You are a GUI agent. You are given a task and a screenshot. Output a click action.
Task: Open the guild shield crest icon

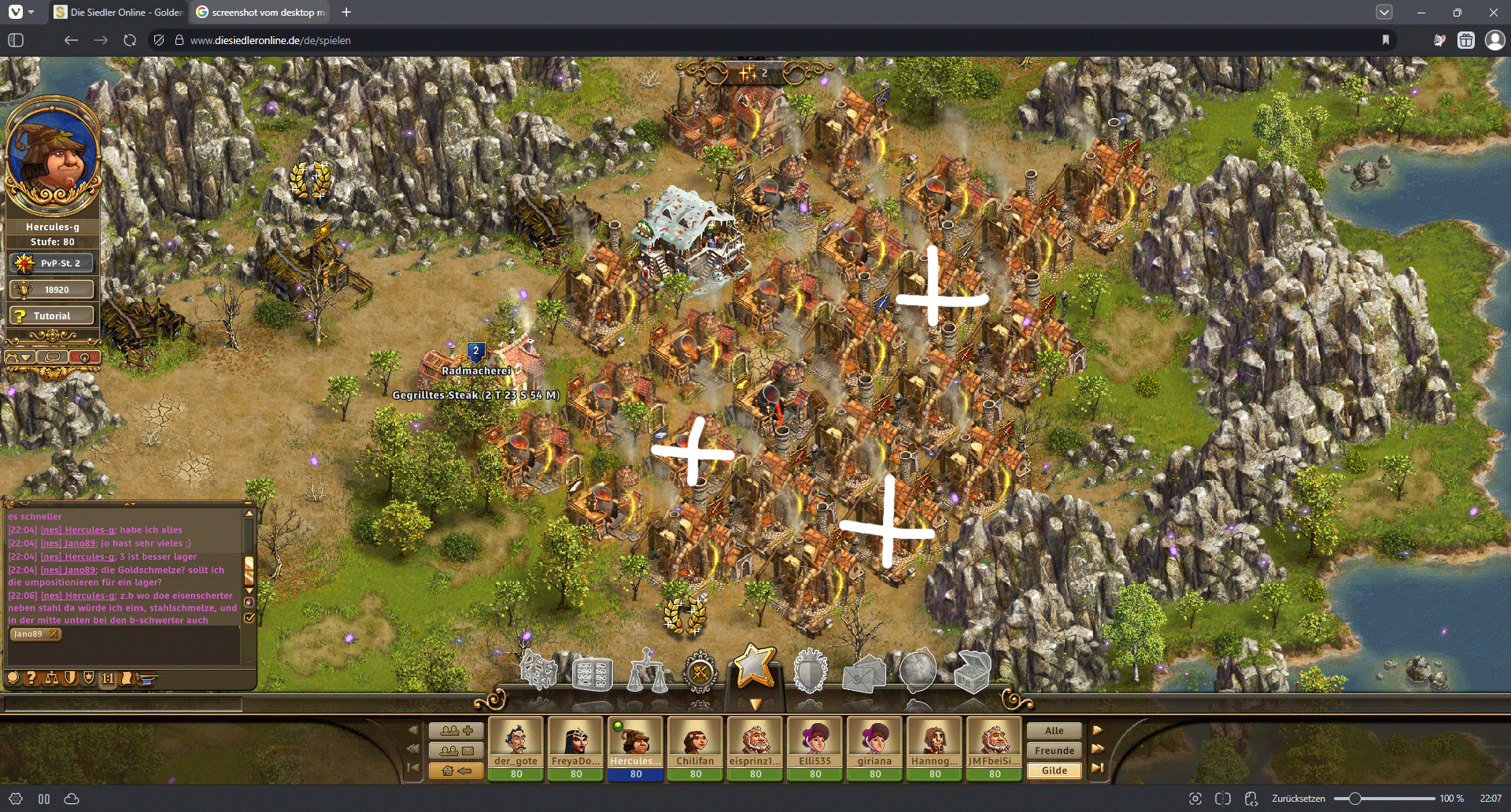[x=810, y=672]
